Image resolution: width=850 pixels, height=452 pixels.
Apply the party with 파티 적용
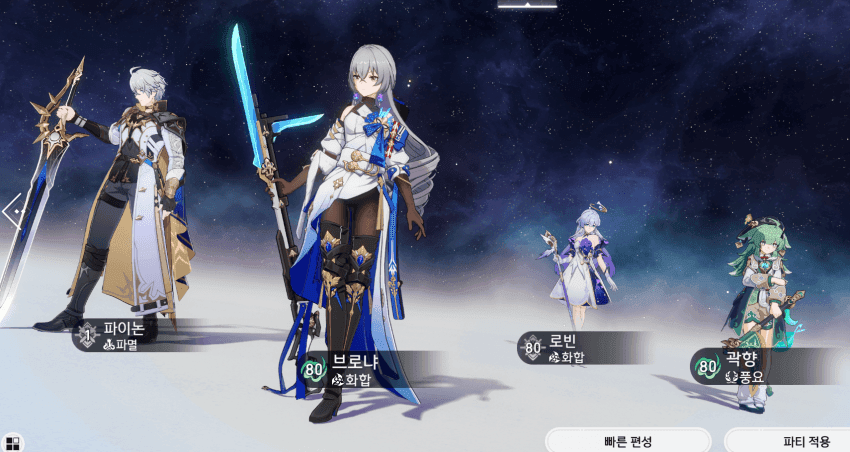click(790, 441)
